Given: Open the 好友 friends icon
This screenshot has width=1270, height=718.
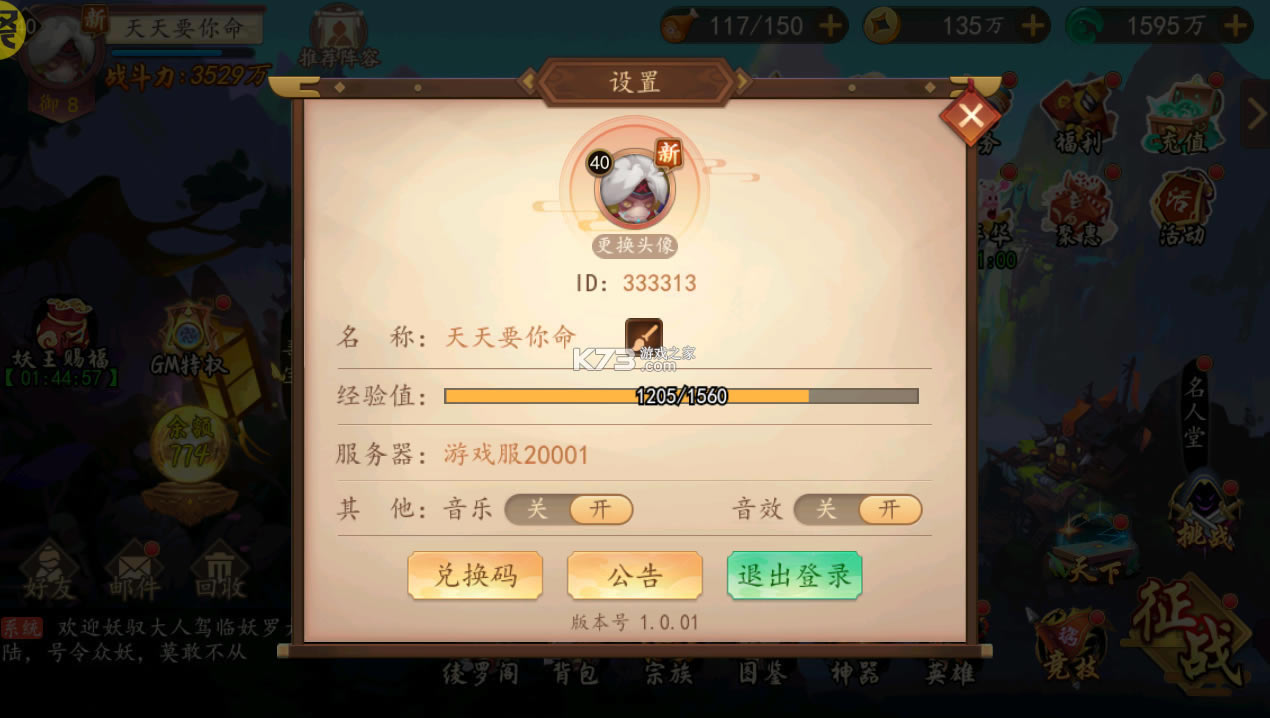Looking at the screenshot, I should click(50, 572).
